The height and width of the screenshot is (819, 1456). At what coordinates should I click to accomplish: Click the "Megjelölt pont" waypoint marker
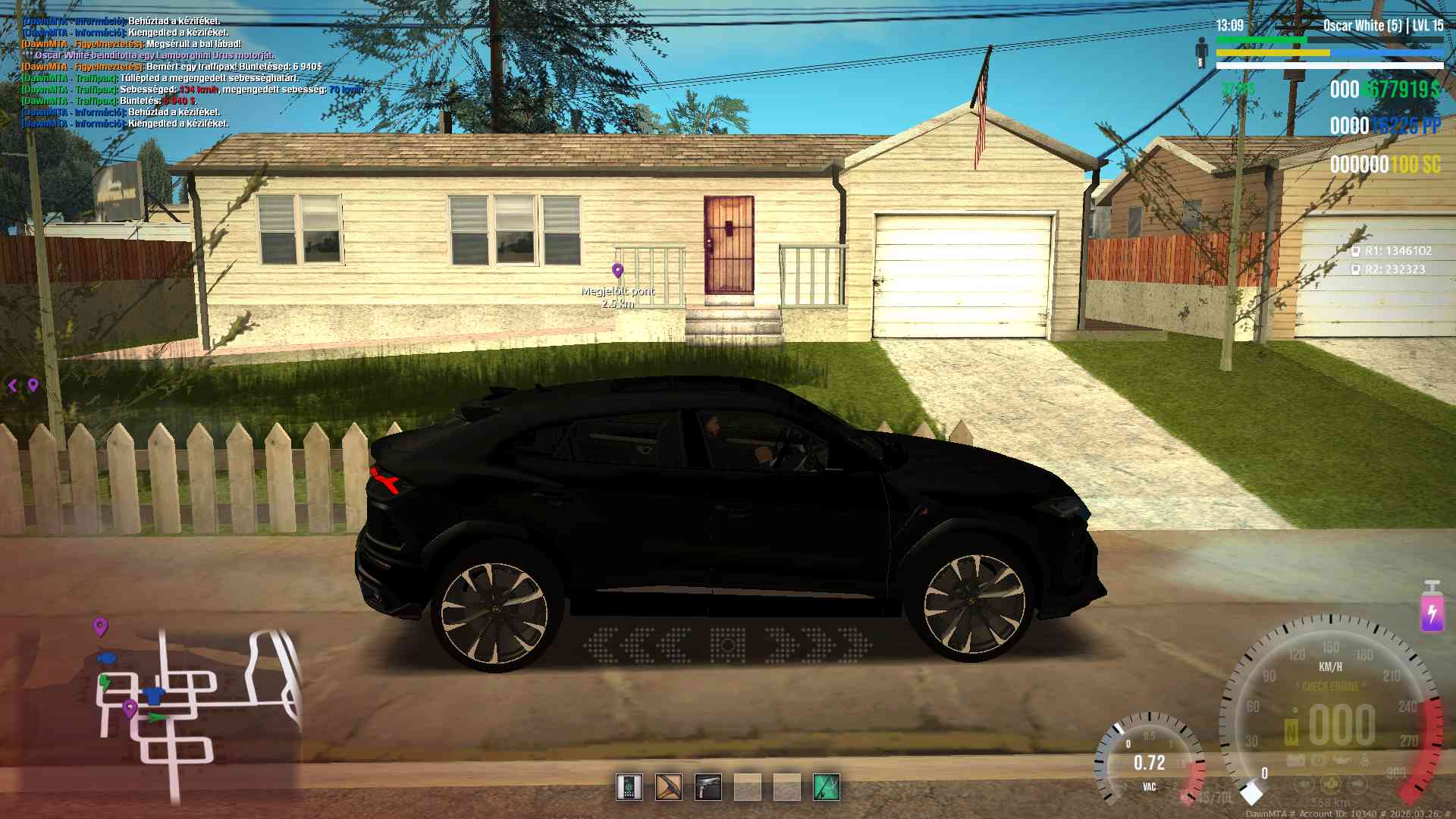[618, 271]
